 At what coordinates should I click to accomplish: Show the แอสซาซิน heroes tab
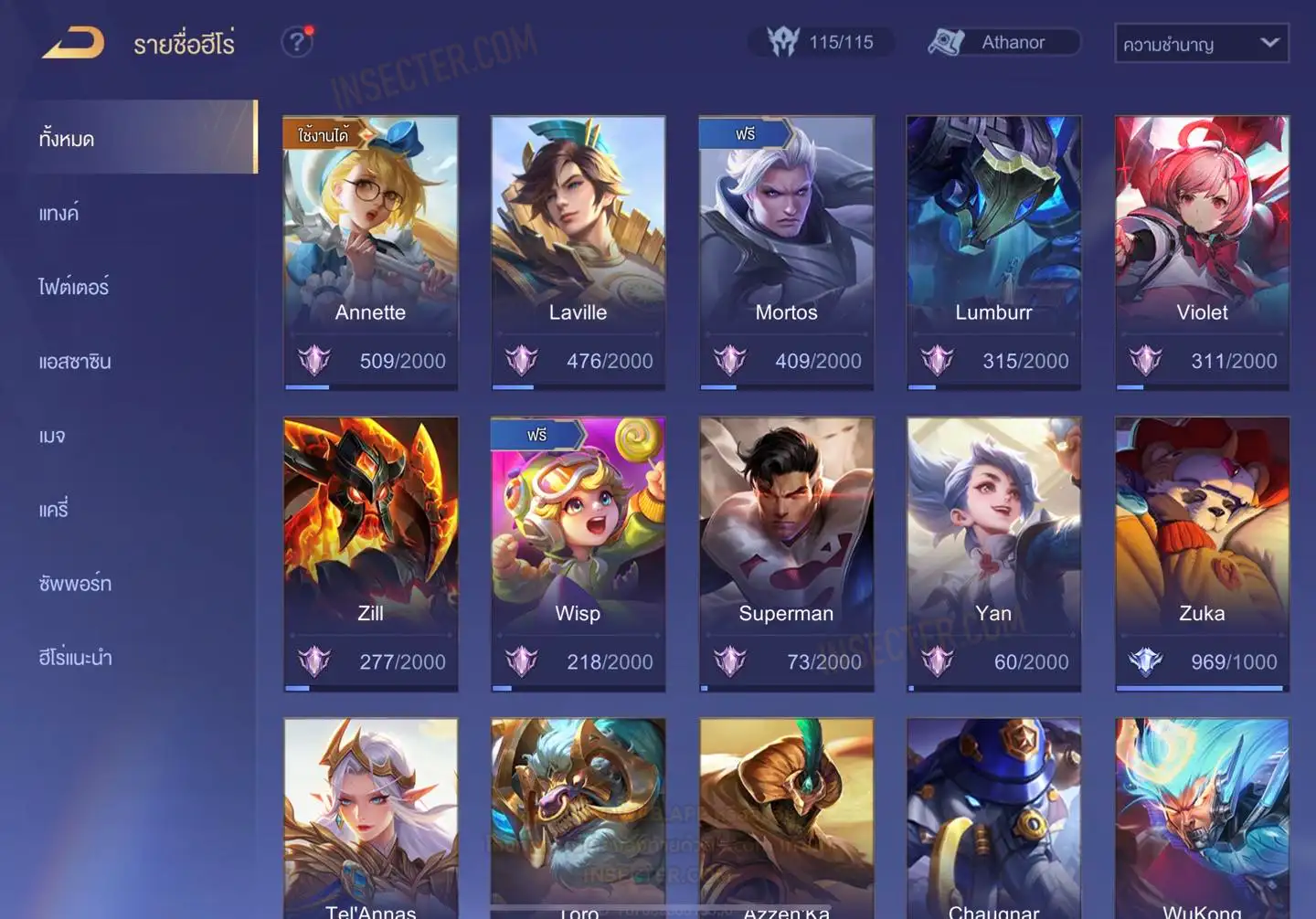pyautogui.click(x=75, y=362)
